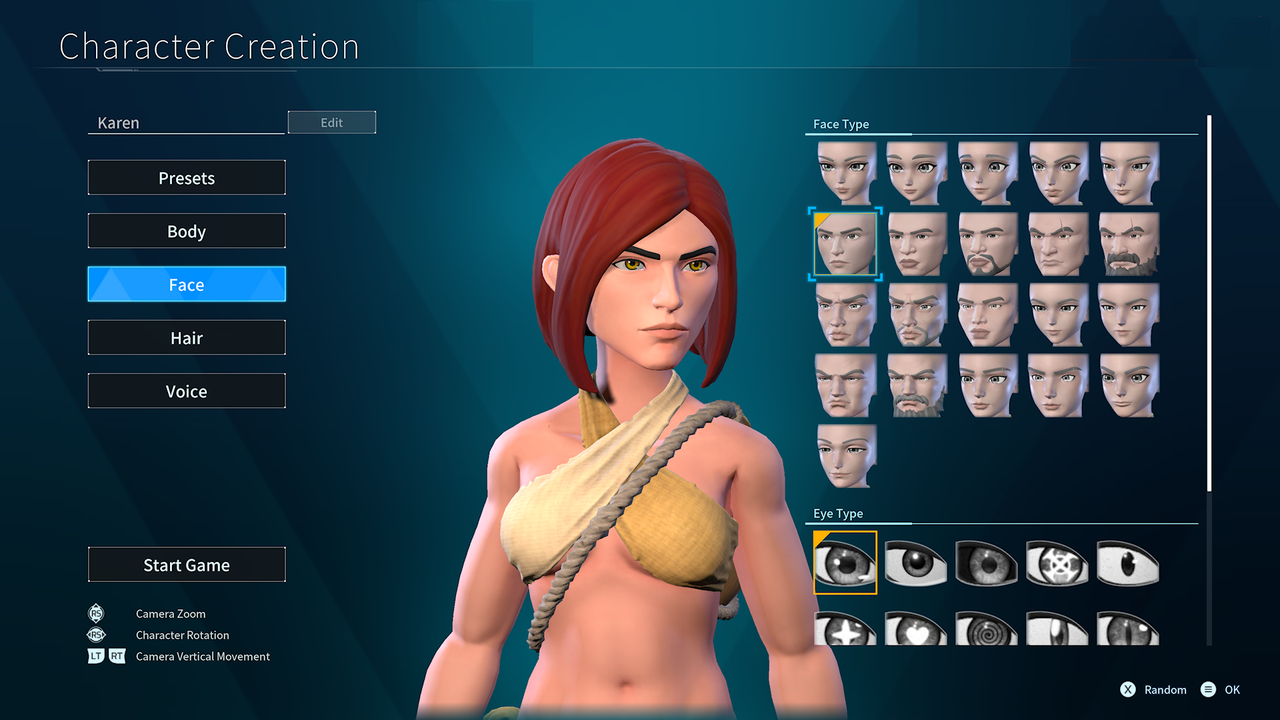Viewport: 1280px width, 720px height.
Task: Select the face with mustache and goatee
Action: (987, 243)
